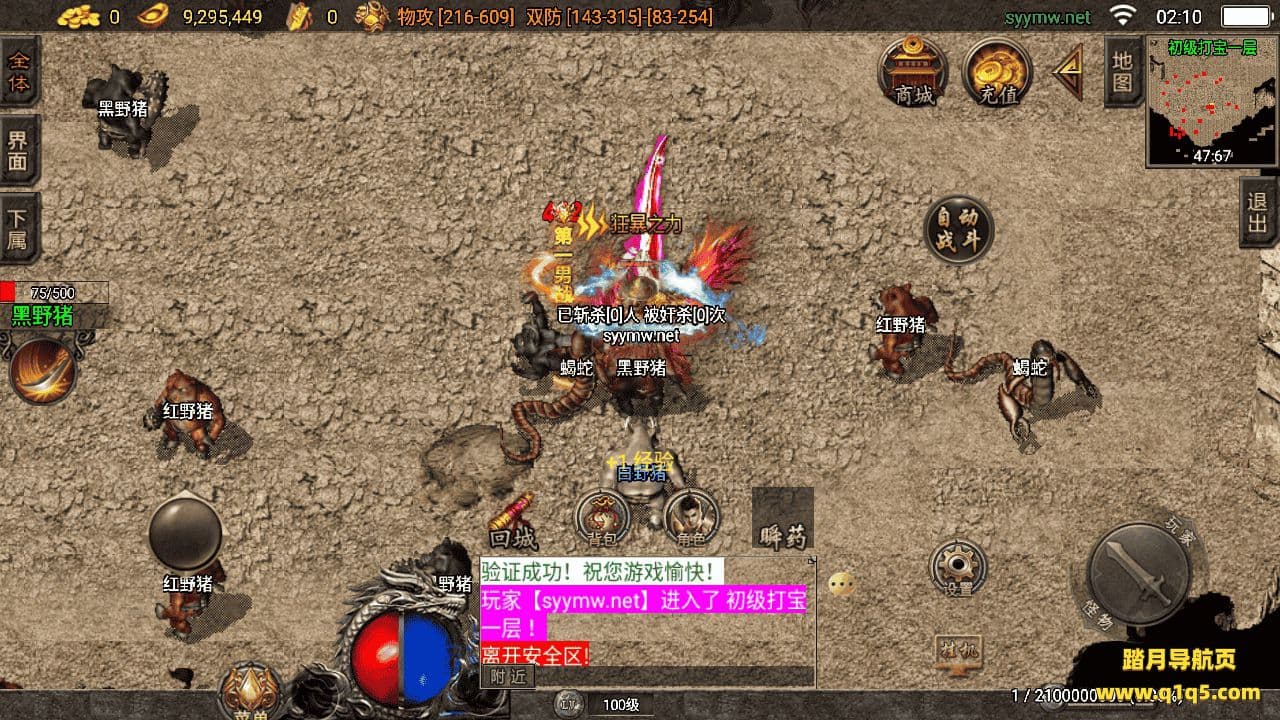Tap the 退出 exit button
Viewport: 1280px width, 720px height.
tap(1258, 211)
